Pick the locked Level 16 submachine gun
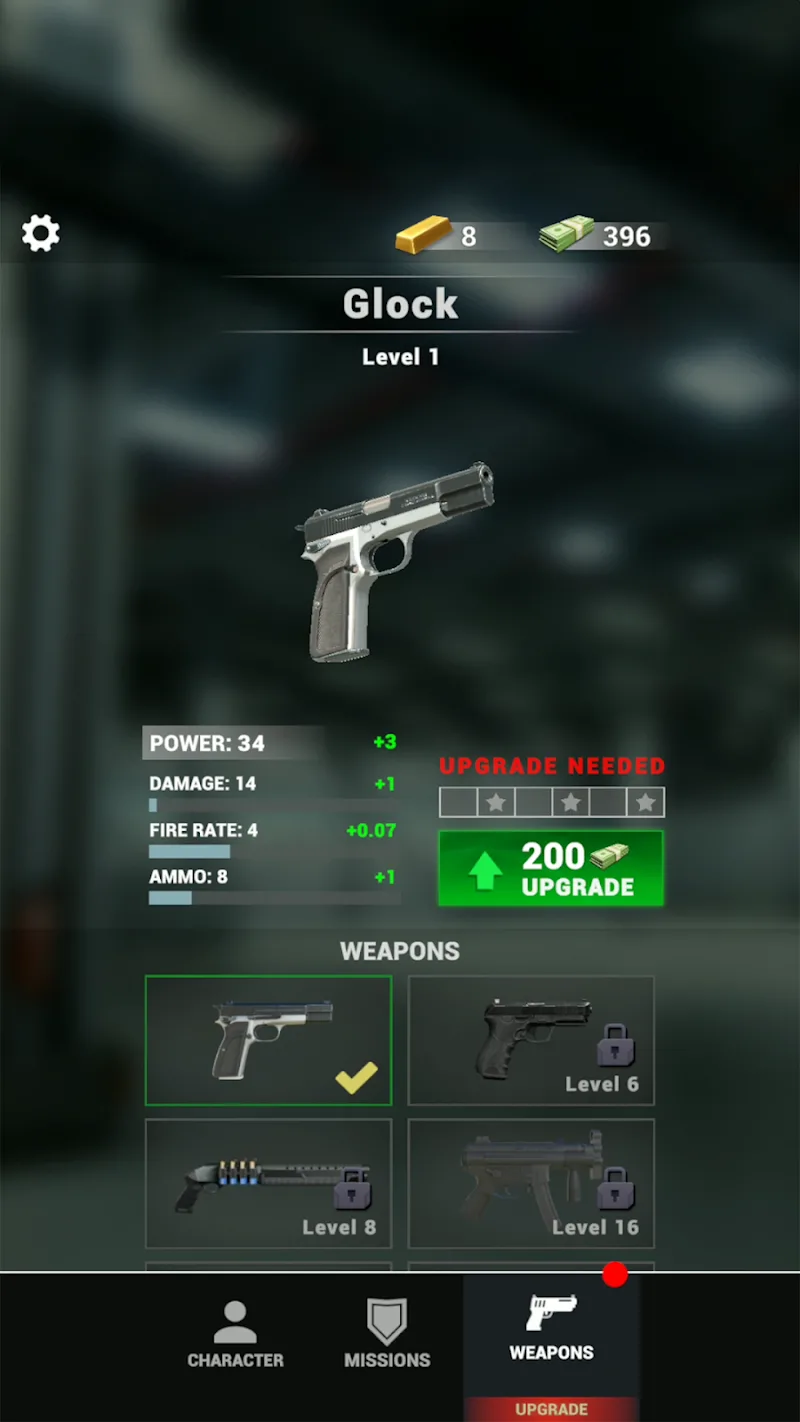The height and width of the screenshot is (1422, 800). click(x=531, y=1183)
